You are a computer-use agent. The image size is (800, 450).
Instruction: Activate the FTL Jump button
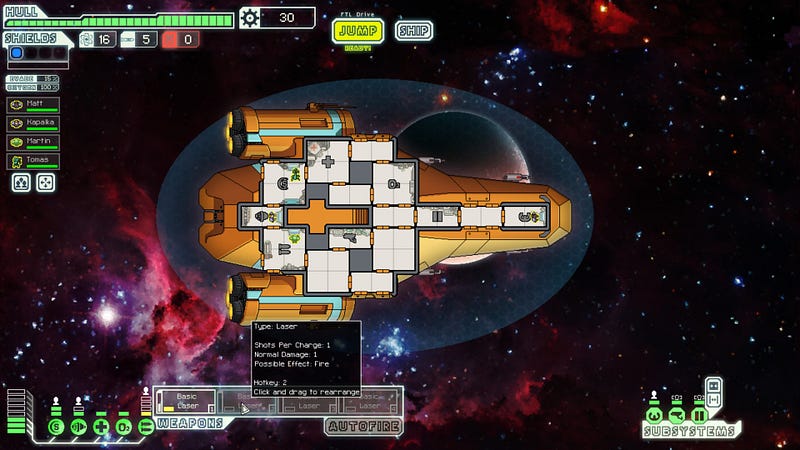(x=357, y=30)
